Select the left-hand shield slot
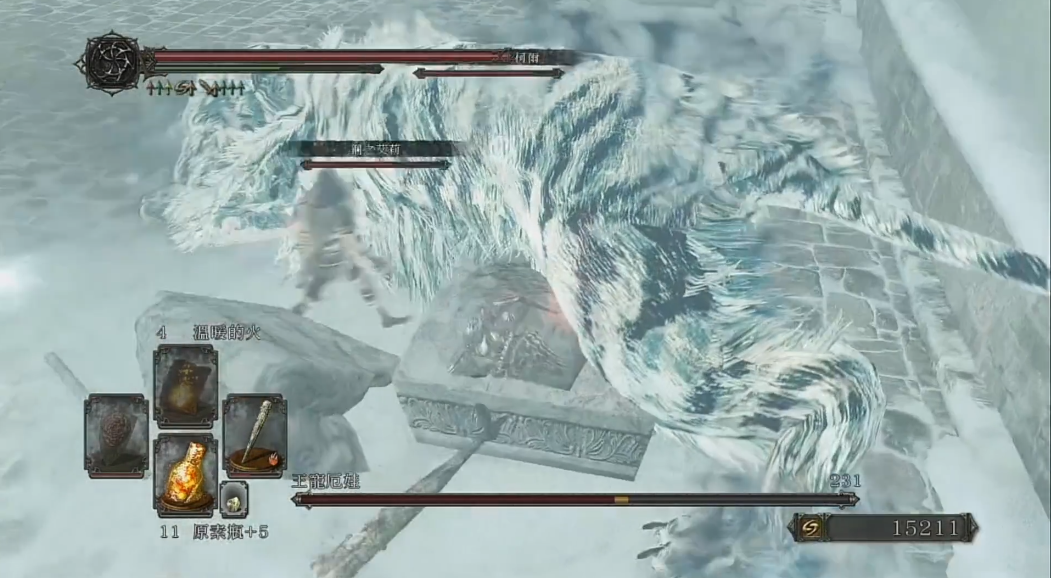The height and width of the screenshot is (578, 1051). pyautogui.click(x=116, y=436)
